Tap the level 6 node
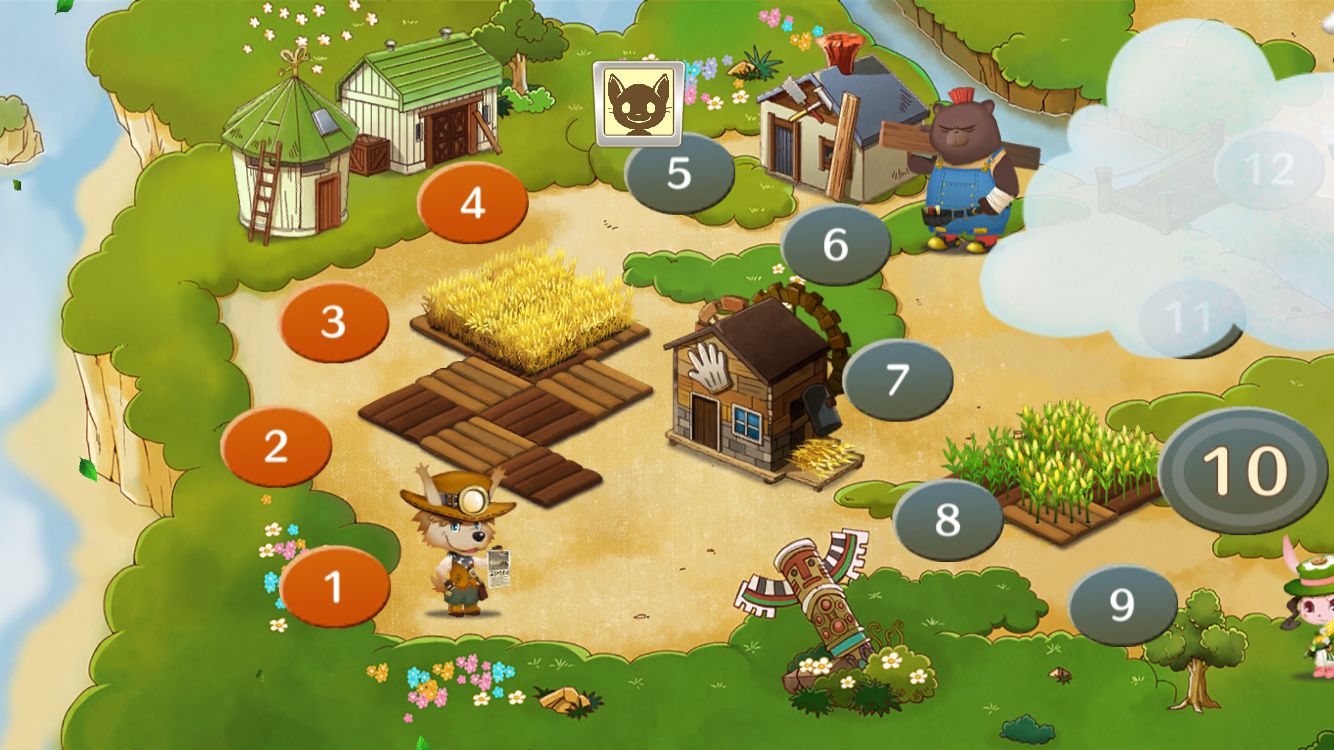1334x750 pixels. tap(835, 245)
